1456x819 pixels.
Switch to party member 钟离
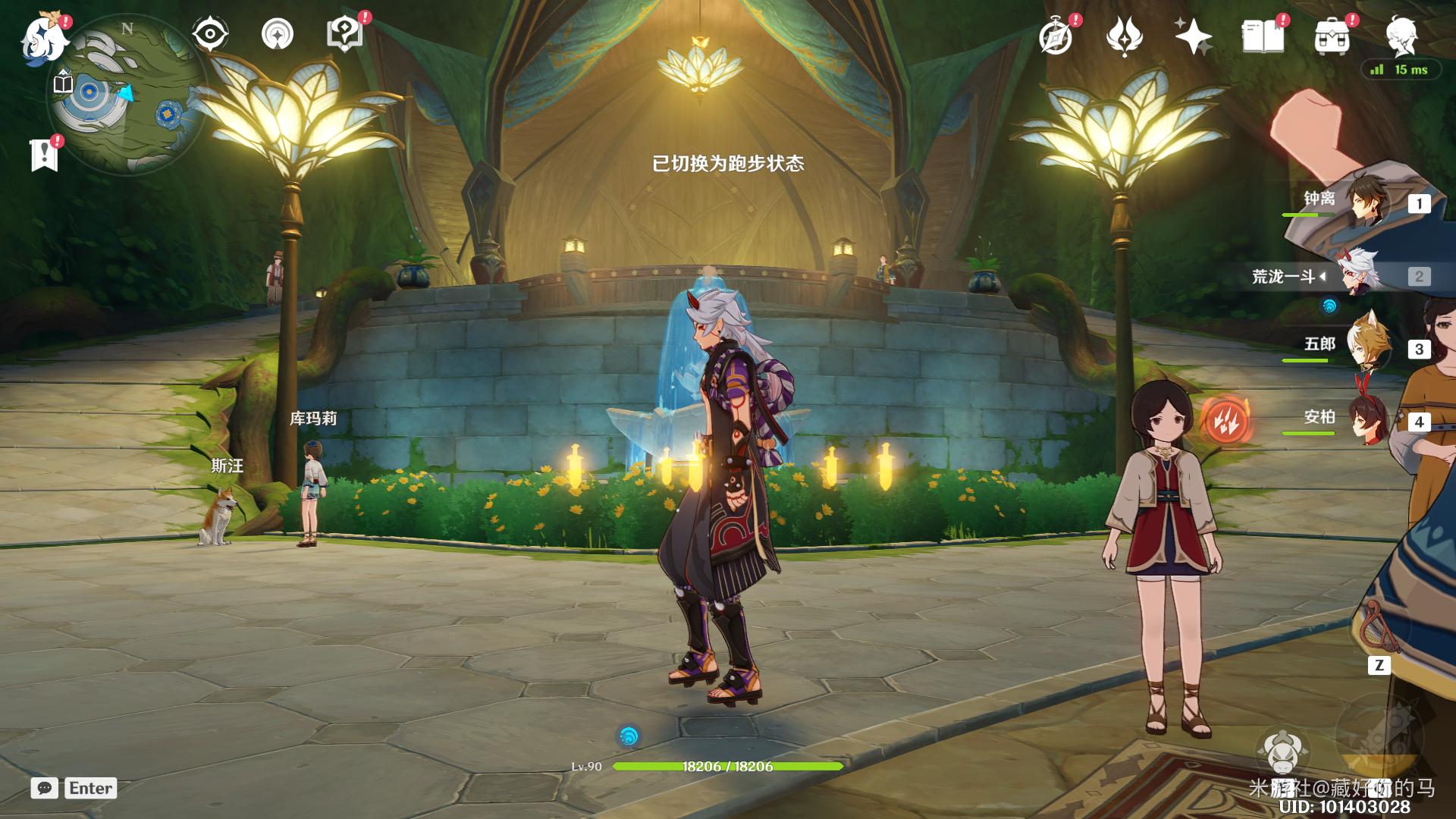1365,200
